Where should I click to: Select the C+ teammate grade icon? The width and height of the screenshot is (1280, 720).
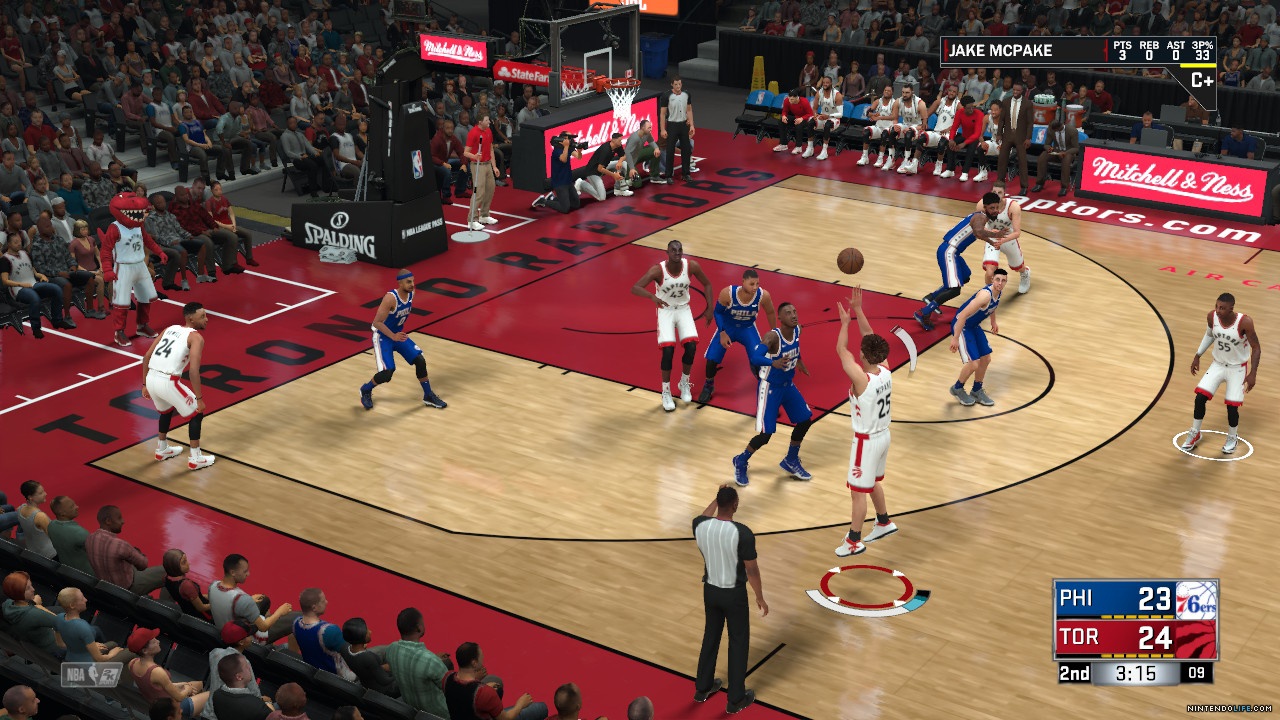(1201, 80)
